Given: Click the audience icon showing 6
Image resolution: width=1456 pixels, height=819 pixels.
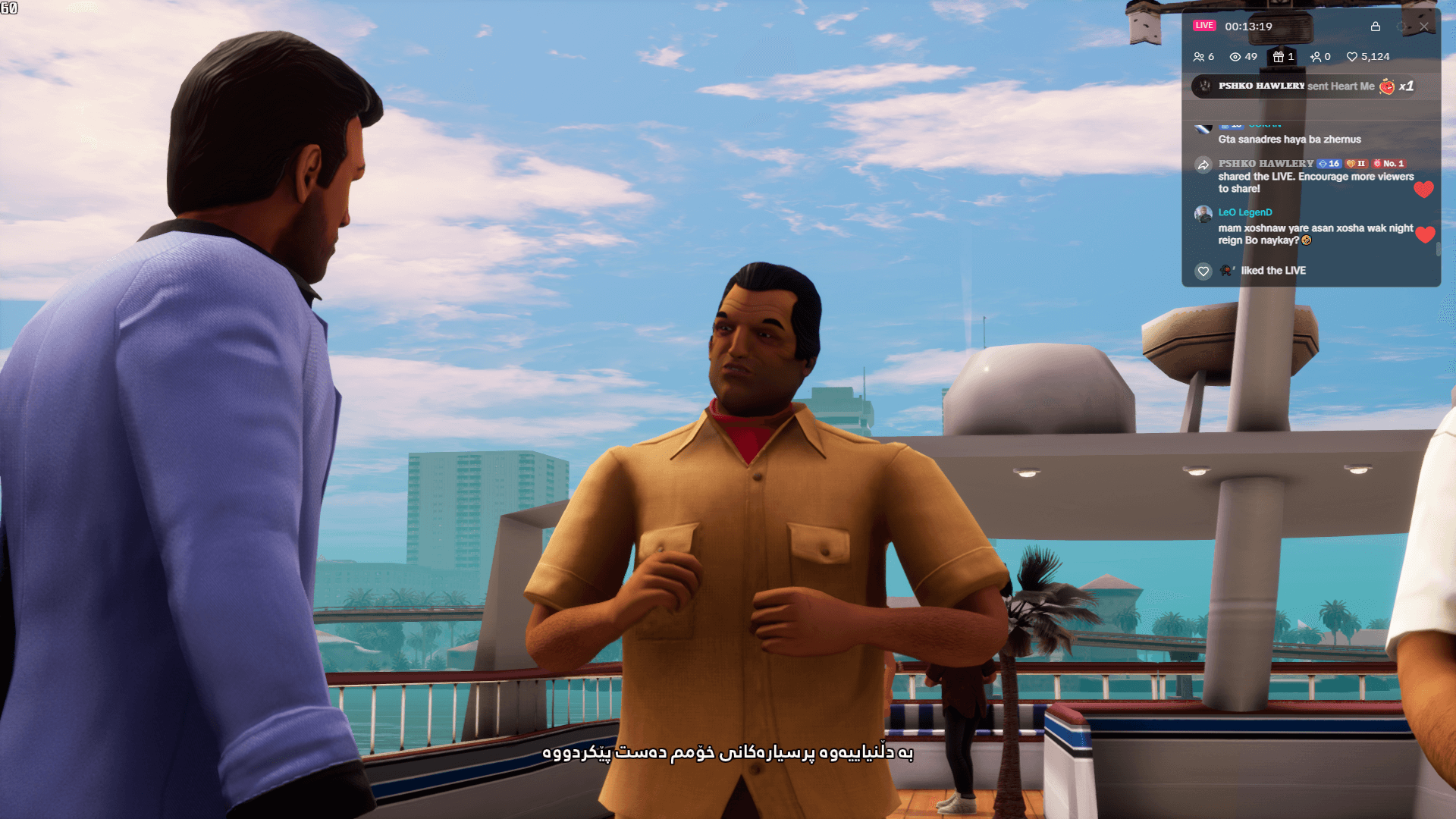Looking at the screenshot, I should [1200, 56].
